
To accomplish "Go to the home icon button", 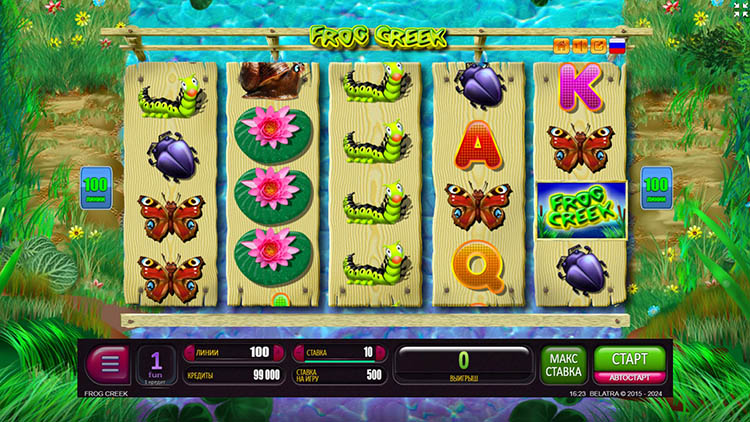I will pos(563,46).
